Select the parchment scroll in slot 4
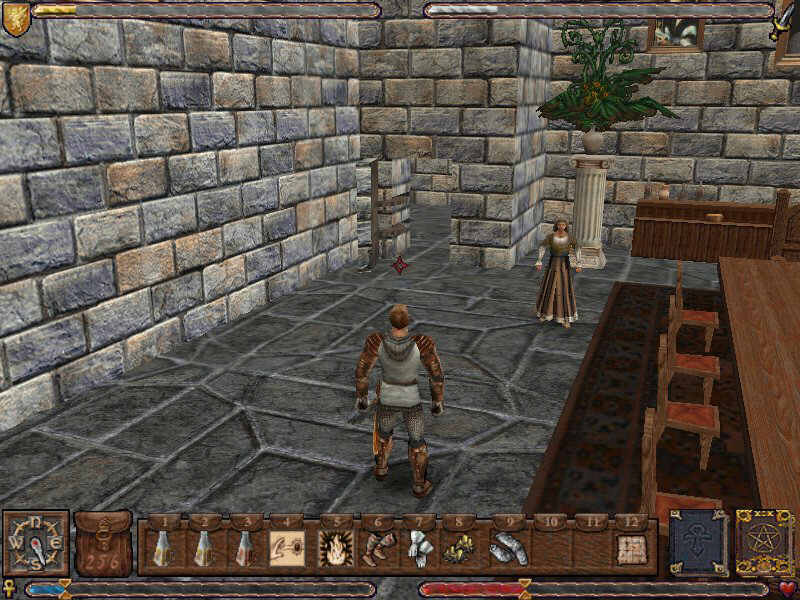 coord(285,548)
